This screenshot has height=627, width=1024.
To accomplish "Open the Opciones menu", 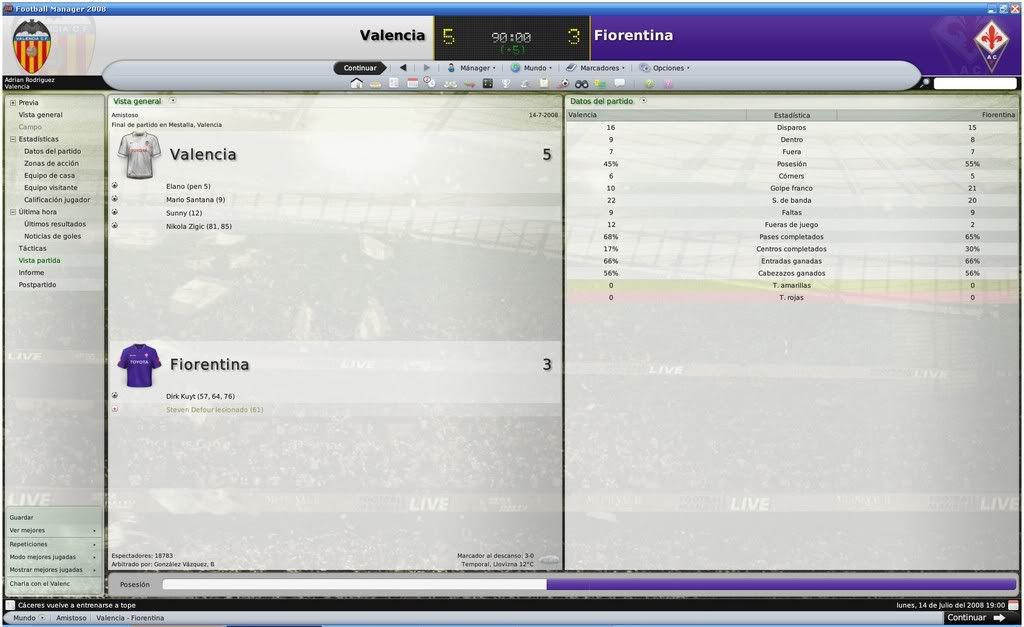I will pos(668,68).
